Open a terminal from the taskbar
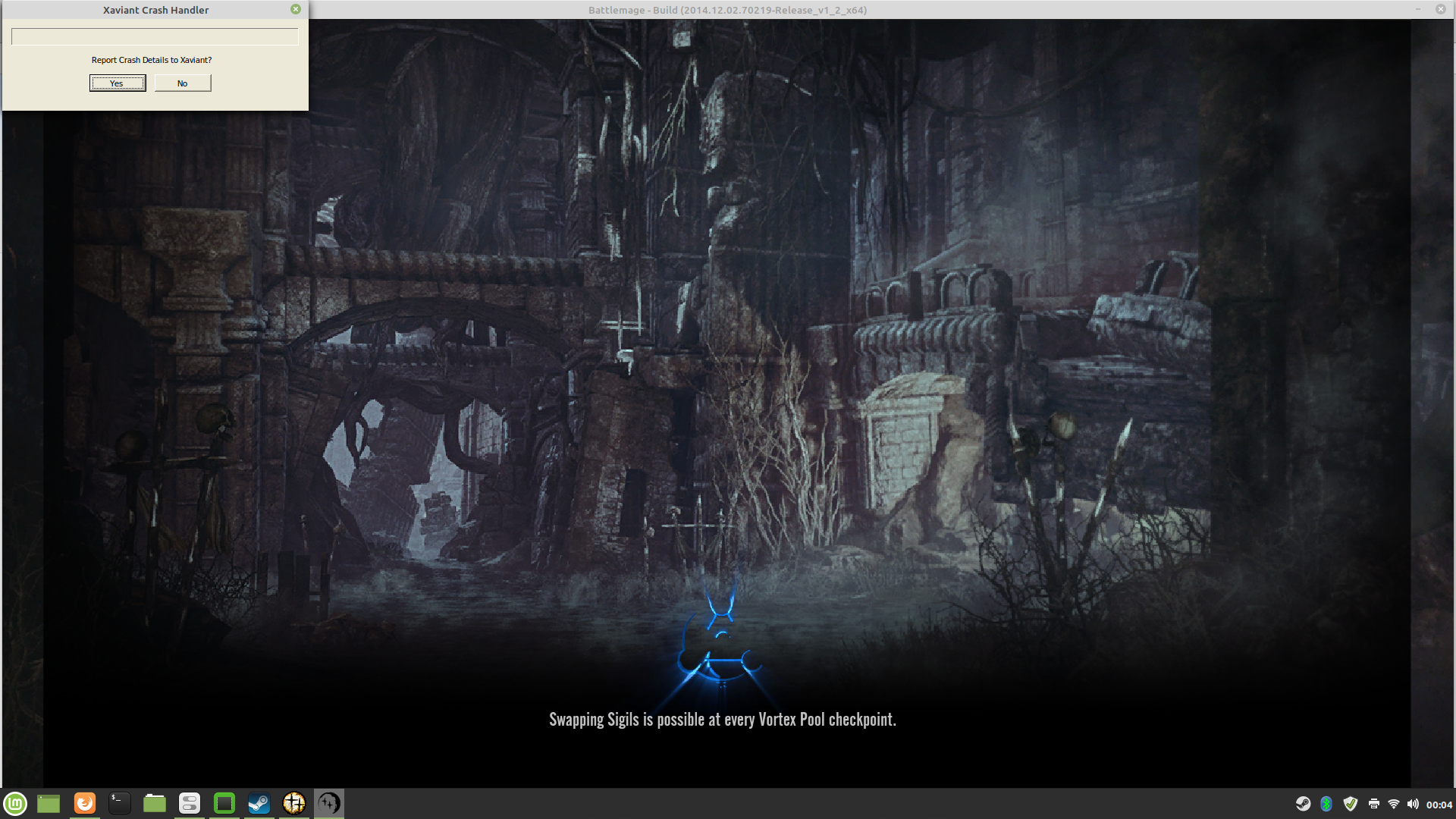 pyautogui.click(x=119, y=803)
